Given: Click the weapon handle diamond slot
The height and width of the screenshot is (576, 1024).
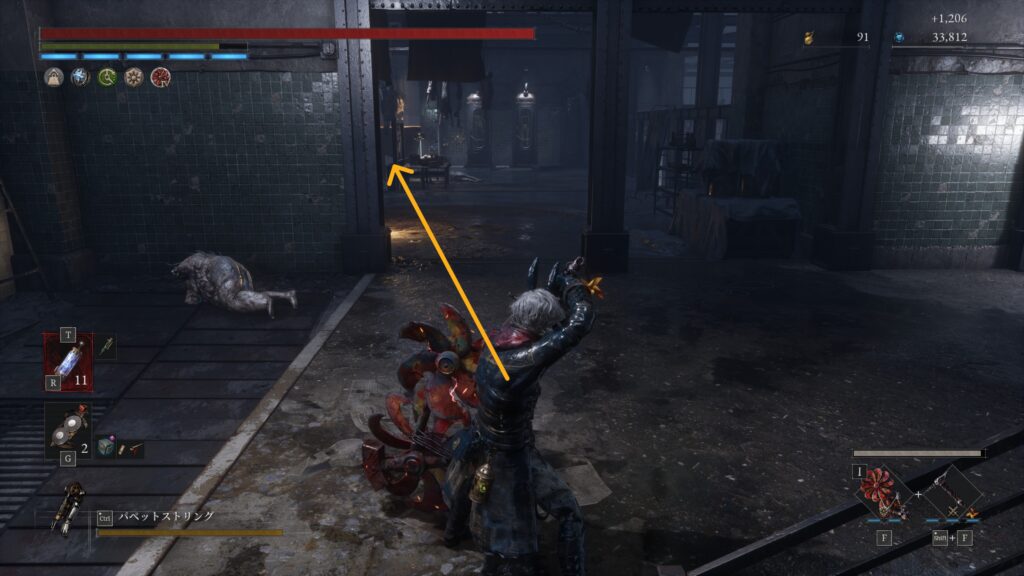Looking at the screenshot, I should tap(948, 494).
